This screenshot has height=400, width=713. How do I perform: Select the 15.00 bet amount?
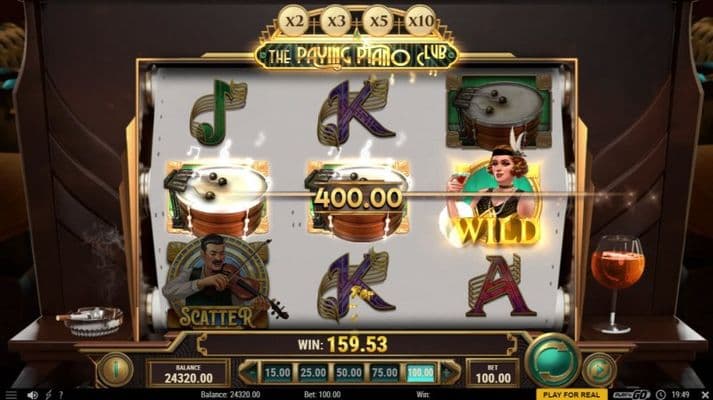pyautogui.click(x=275, y=373)
